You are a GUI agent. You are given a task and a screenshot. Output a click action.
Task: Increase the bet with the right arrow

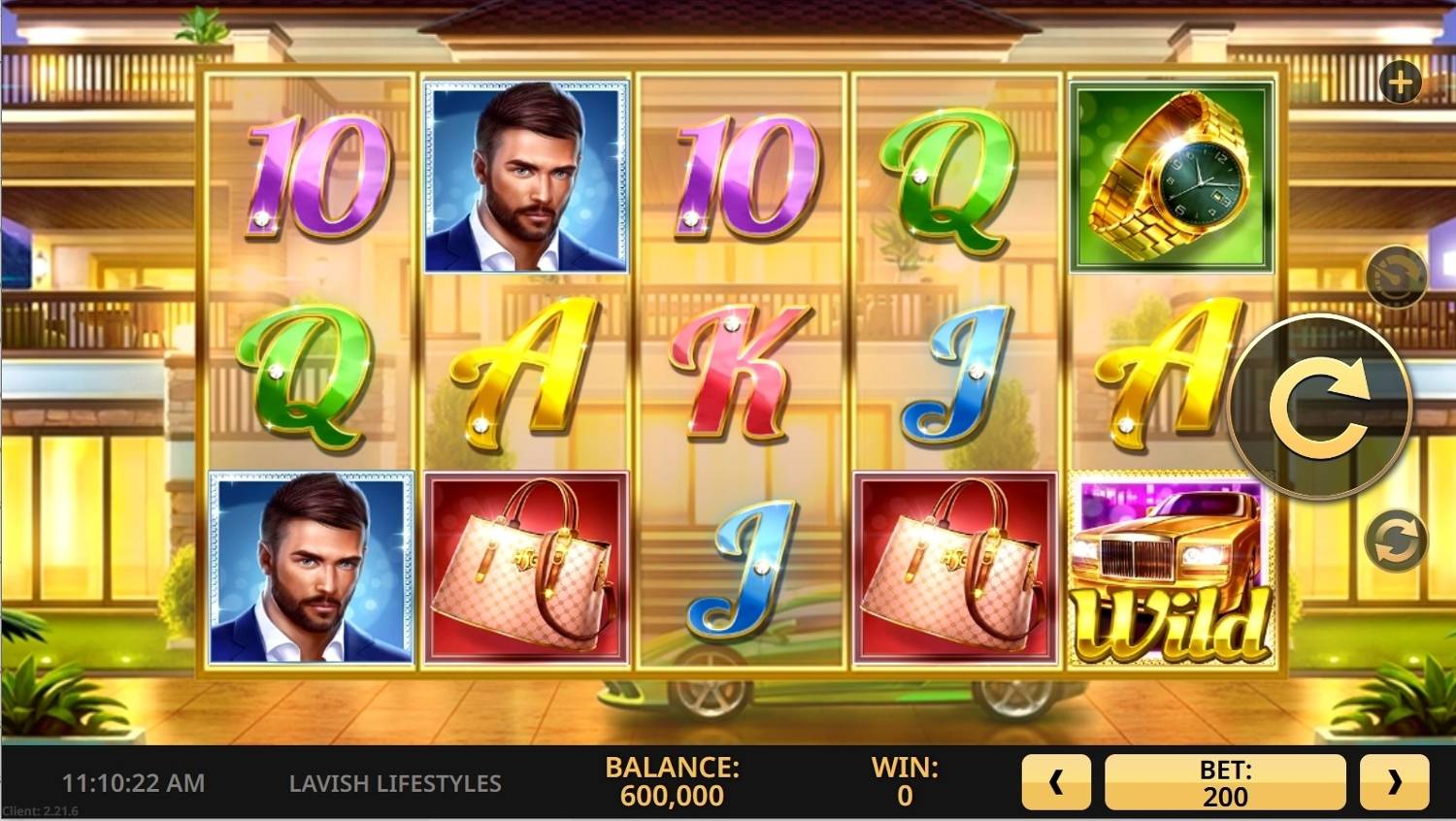(x=1394, y=782)
